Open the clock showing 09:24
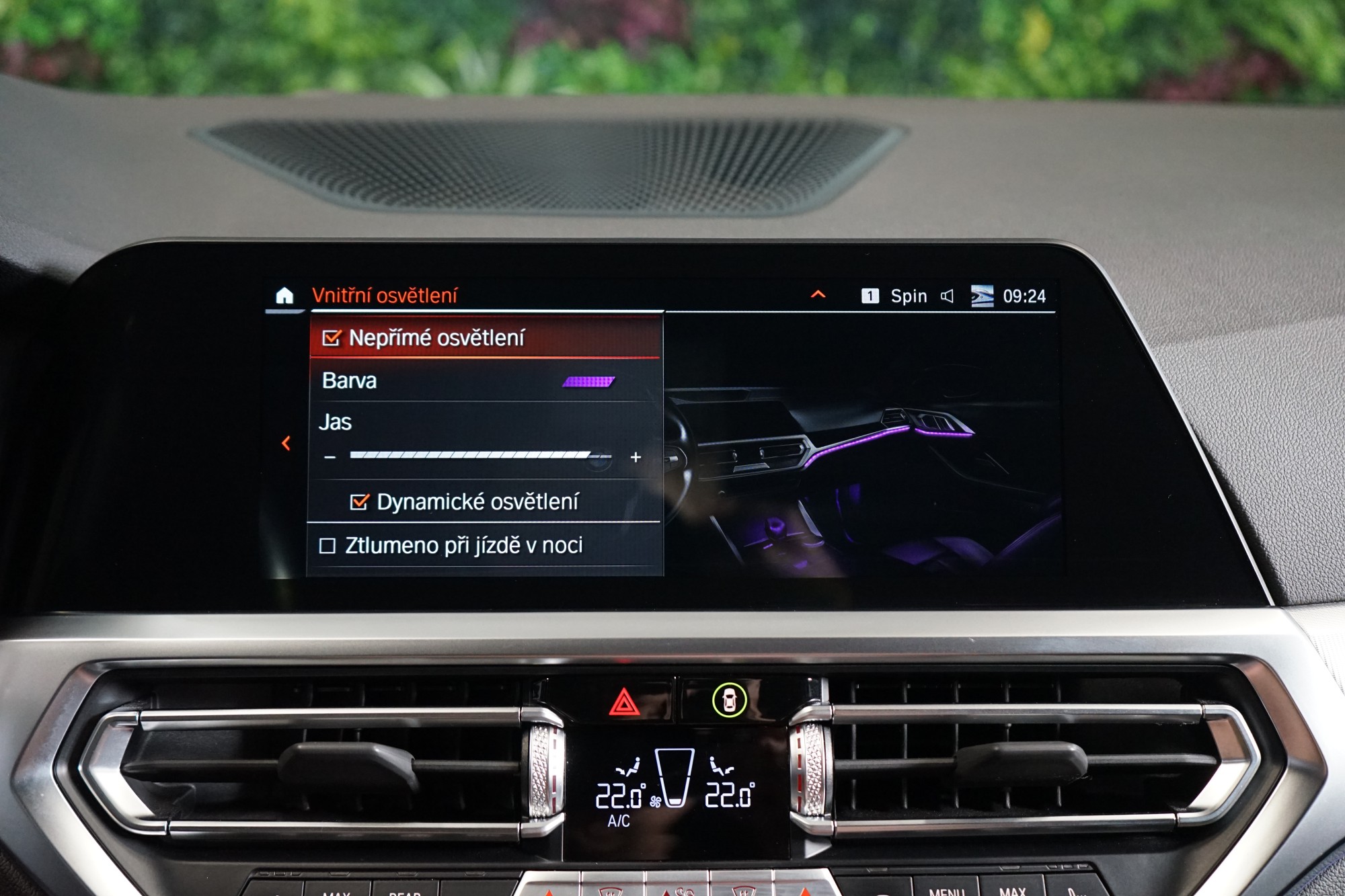The image size is (1345, 896). coord(1024,296)
